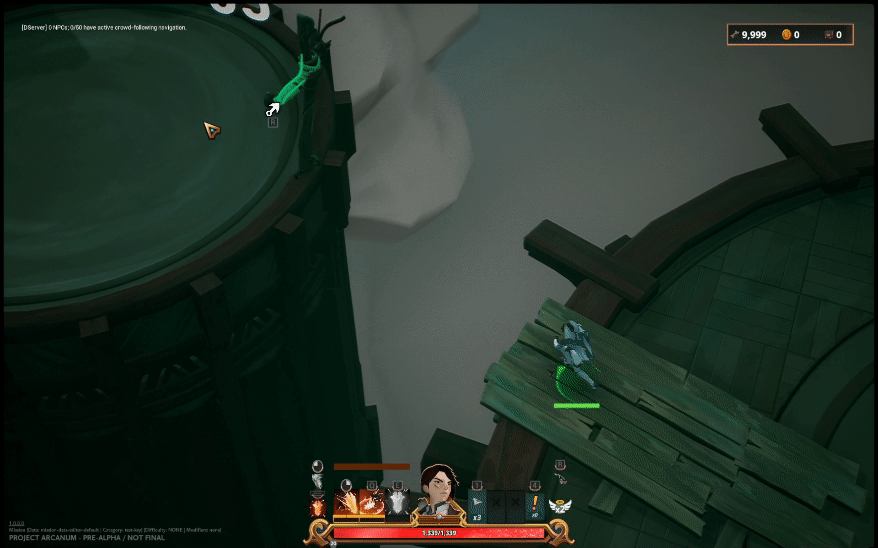Use the exclamation mark item slot
The height and width of the screenshot is (548, 878).
535,503
